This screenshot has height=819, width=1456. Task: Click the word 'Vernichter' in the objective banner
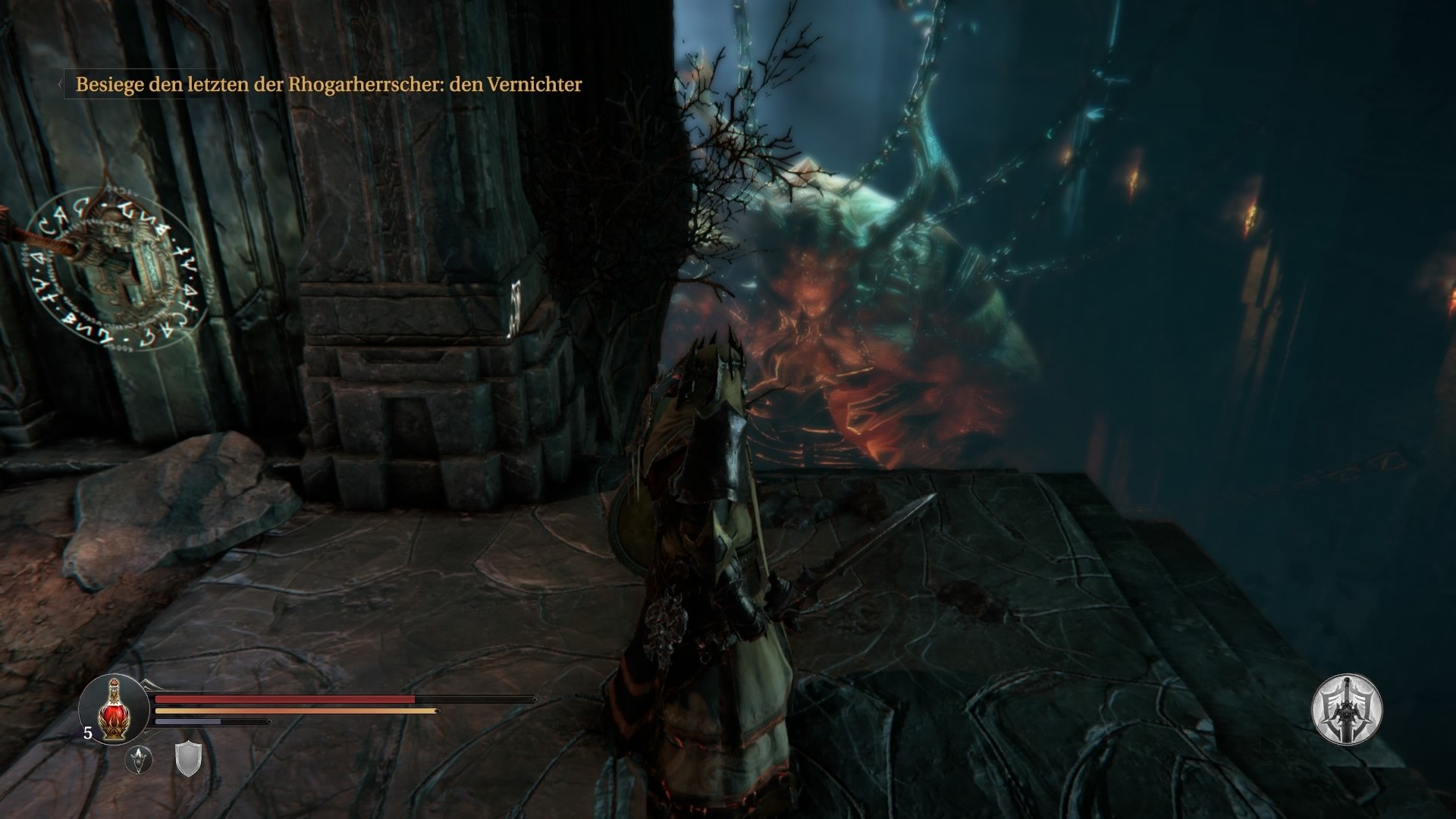click(x=536, y=85)
